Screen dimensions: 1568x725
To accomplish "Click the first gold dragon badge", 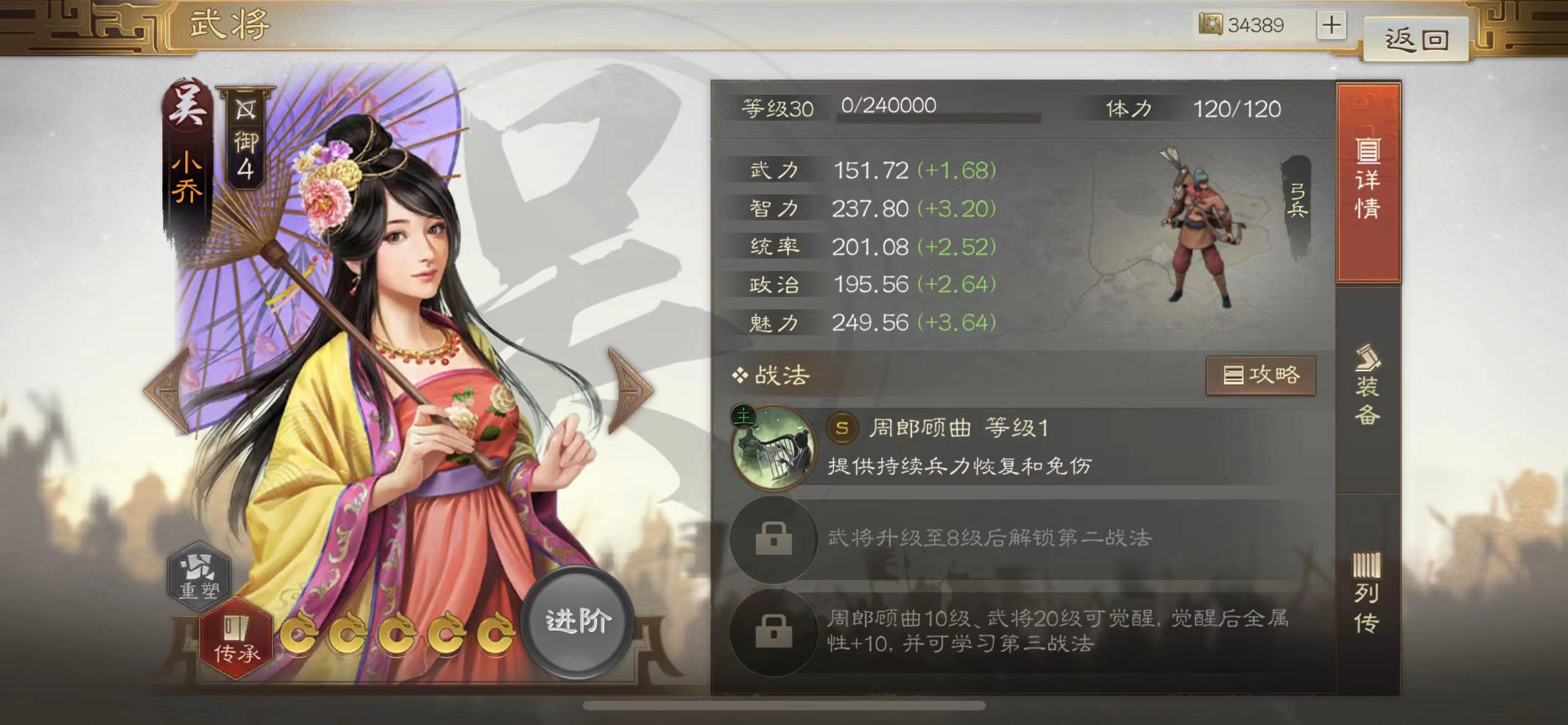I will tap(300, 633).
